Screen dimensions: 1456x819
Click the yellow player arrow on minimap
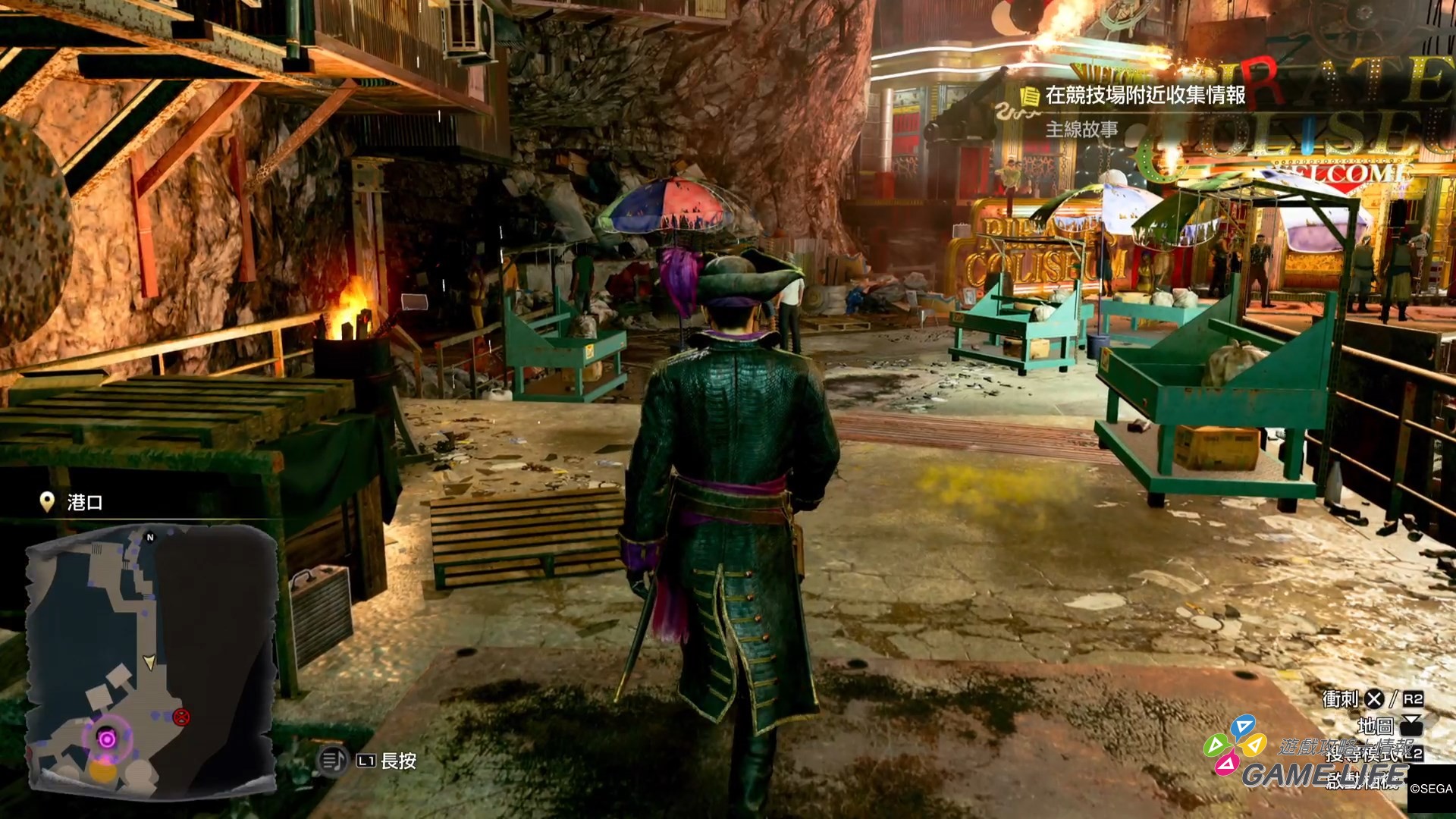pyautogui.click(x=150, y=662)
